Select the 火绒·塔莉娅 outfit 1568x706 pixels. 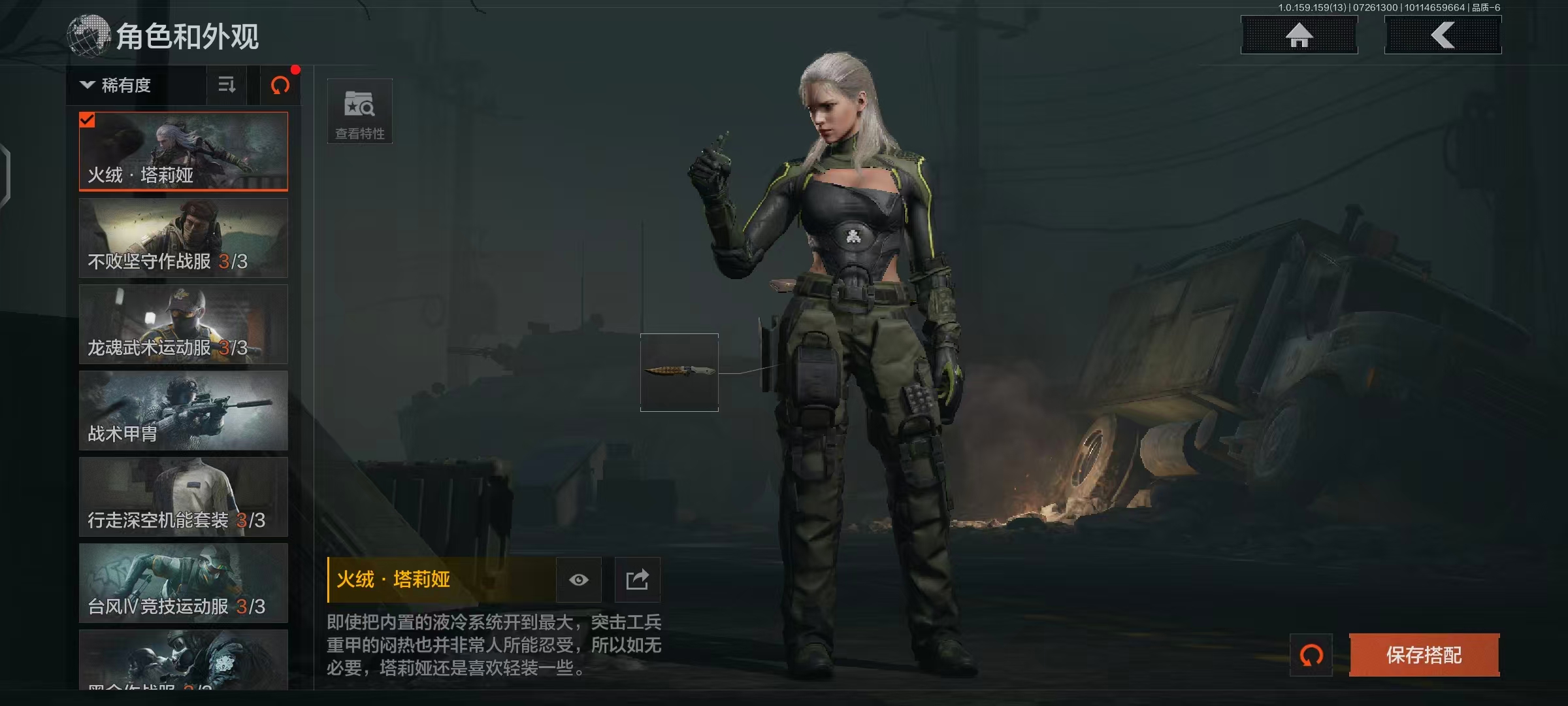184,151
